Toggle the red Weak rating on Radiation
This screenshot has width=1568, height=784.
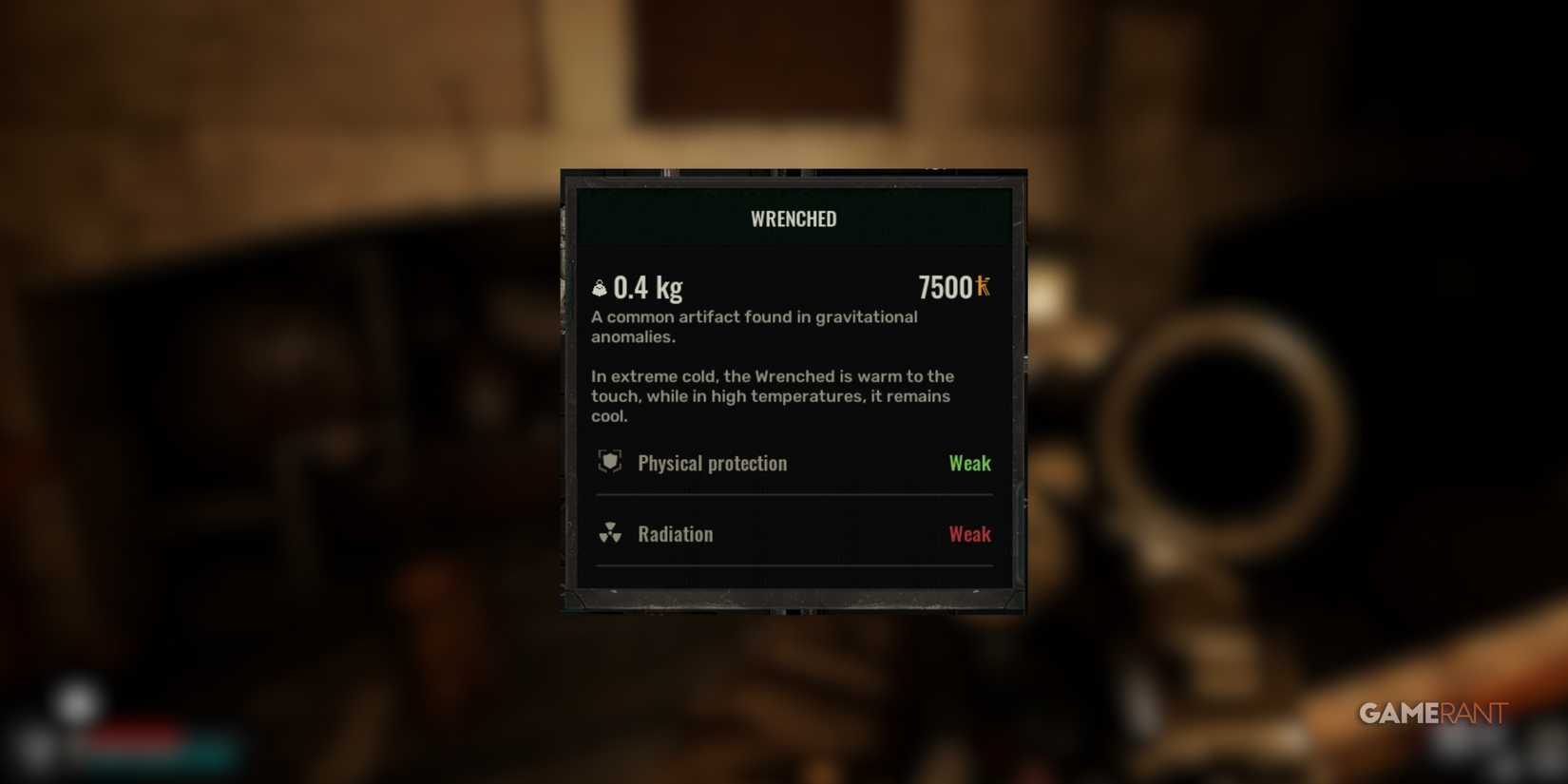(969, 534)
